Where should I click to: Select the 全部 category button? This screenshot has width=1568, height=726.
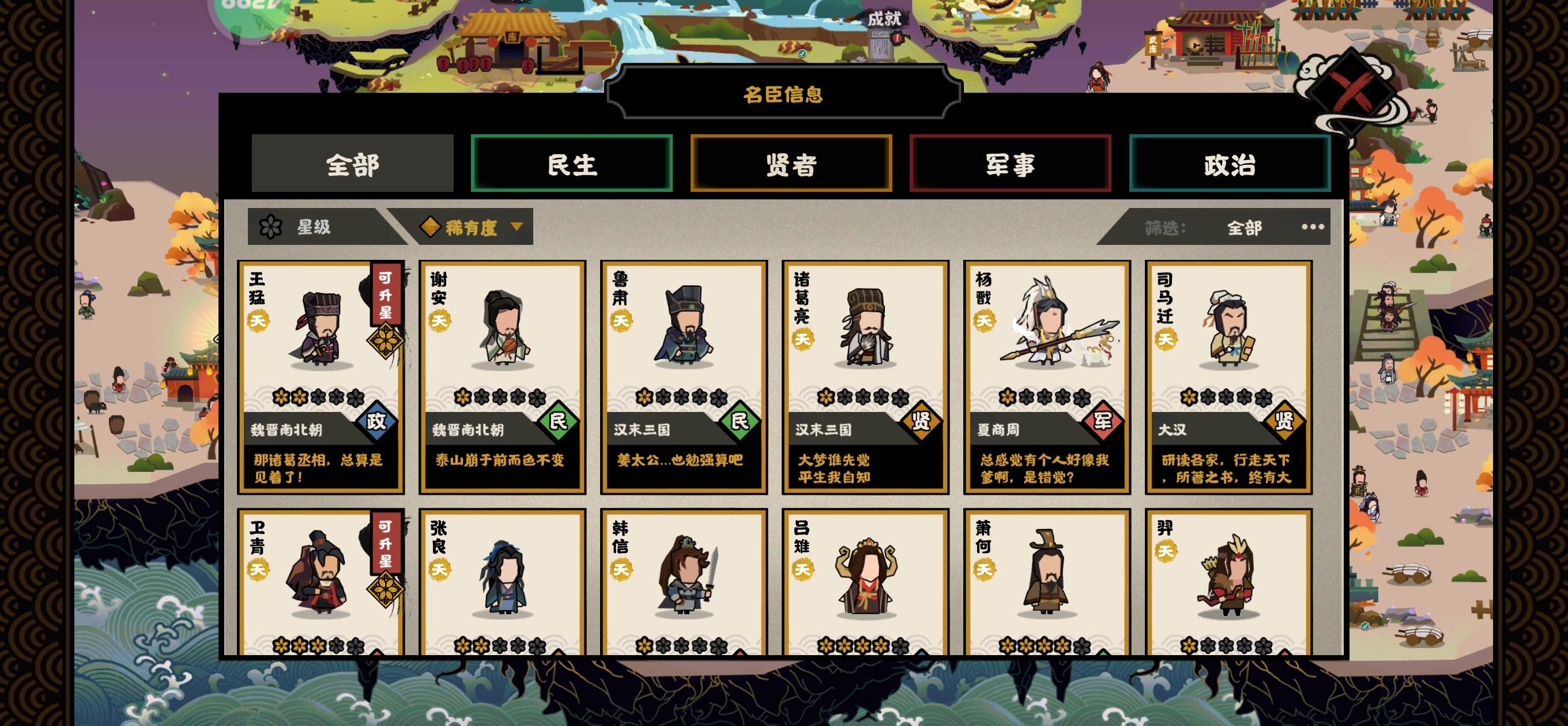(352, 162)
